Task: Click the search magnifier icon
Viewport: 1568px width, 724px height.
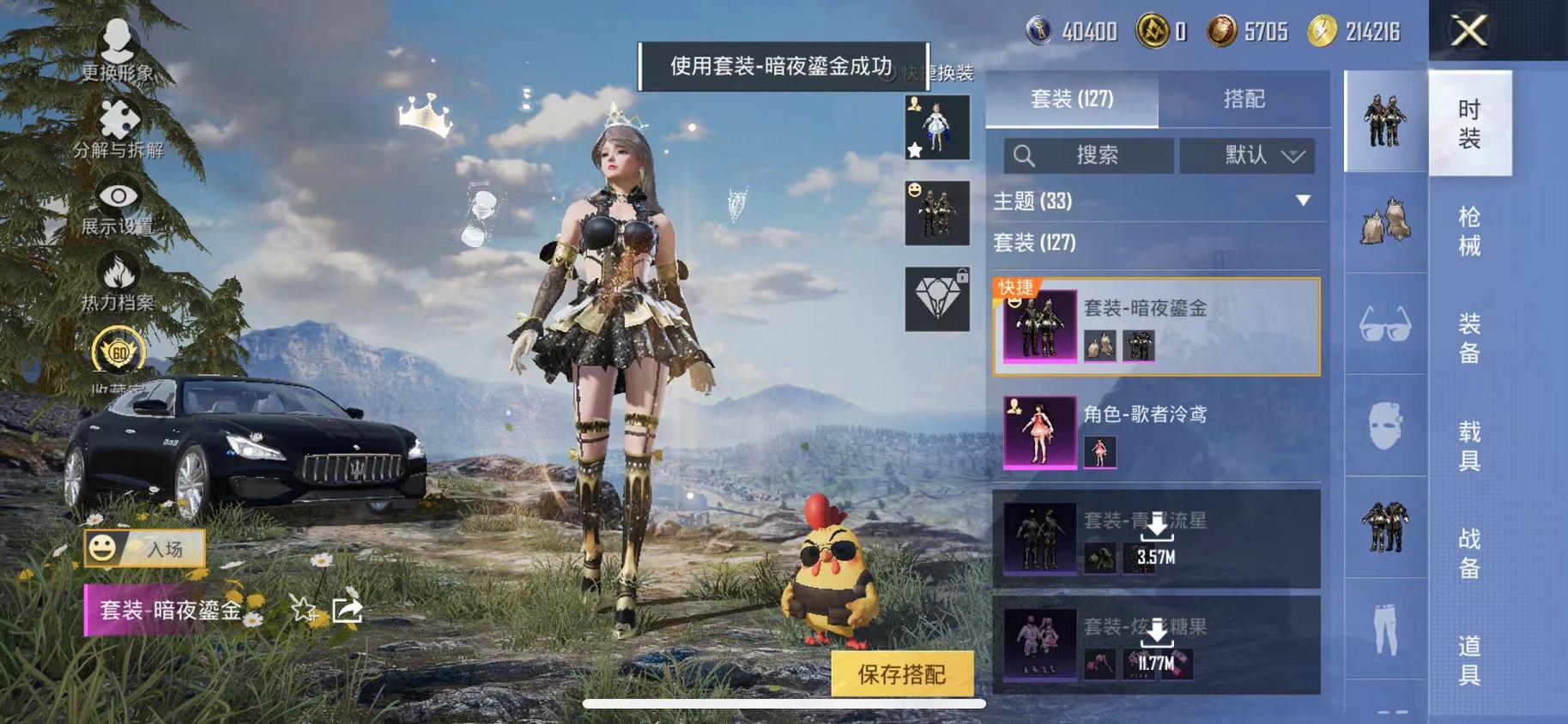Action: tap(1024, 155)
